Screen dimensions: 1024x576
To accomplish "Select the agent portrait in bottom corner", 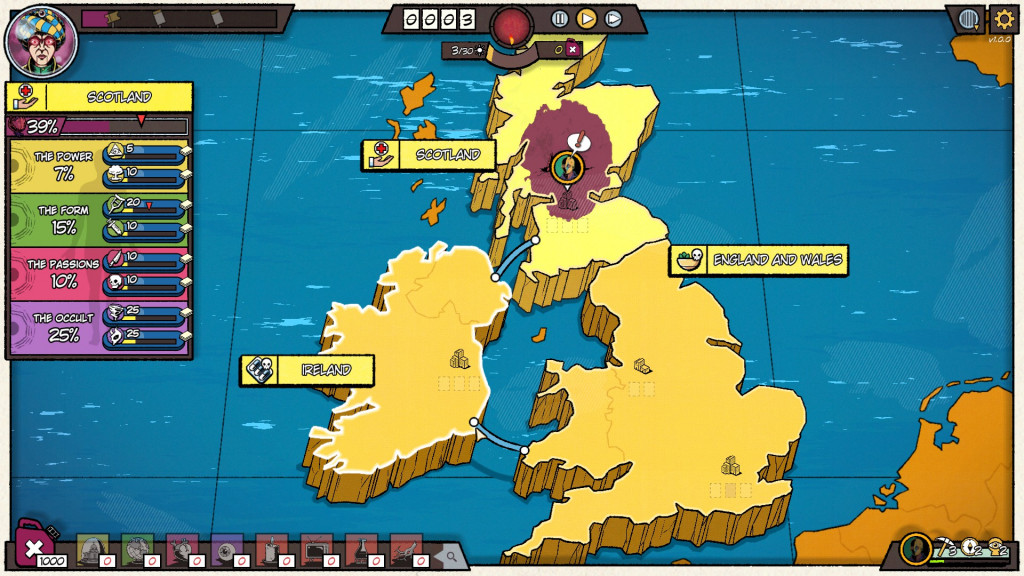I will pyautogui.click(x=914, y=548).
